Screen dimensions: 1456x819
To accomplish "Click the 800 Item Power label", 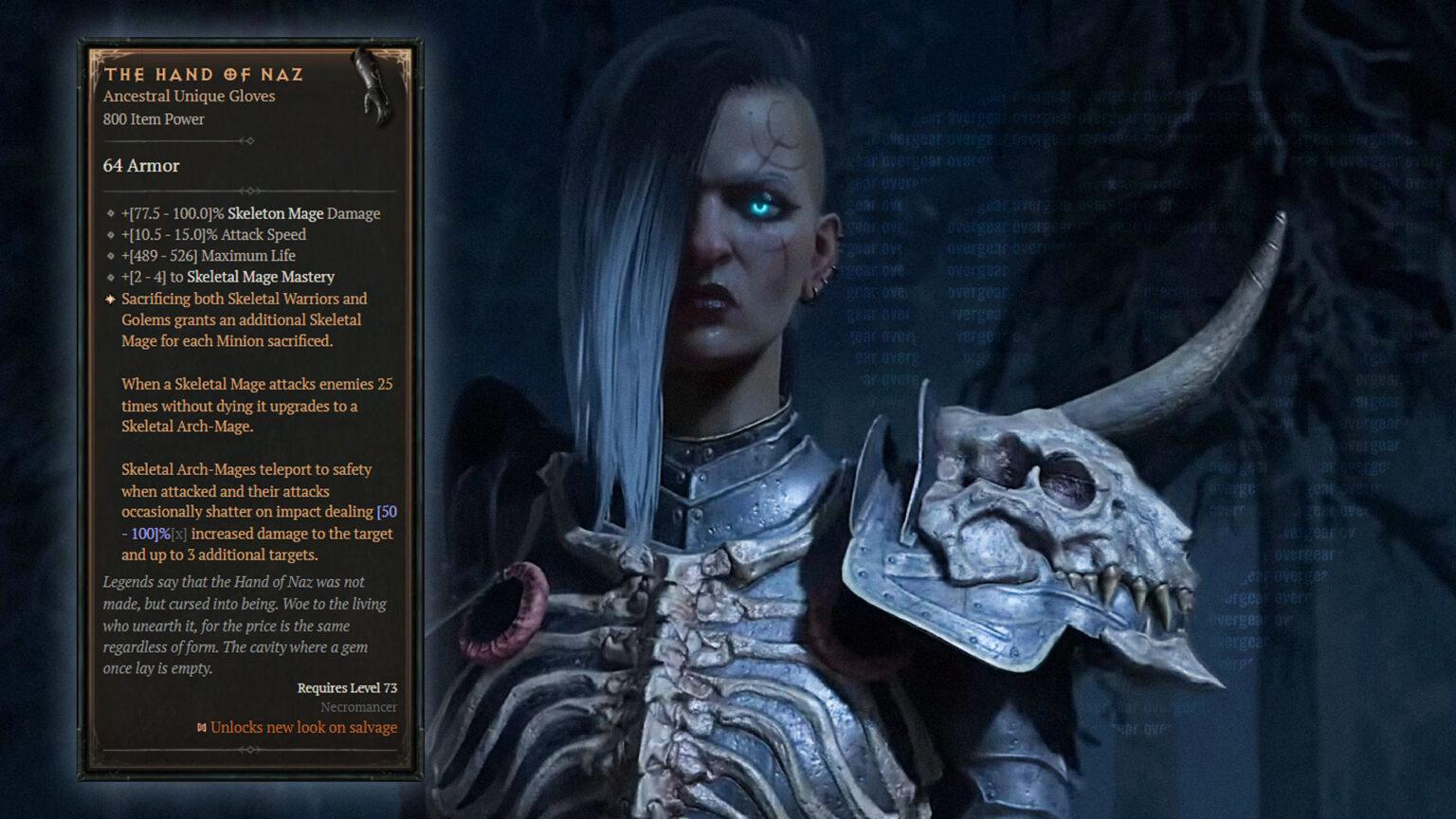I will [x=154, y=119].
